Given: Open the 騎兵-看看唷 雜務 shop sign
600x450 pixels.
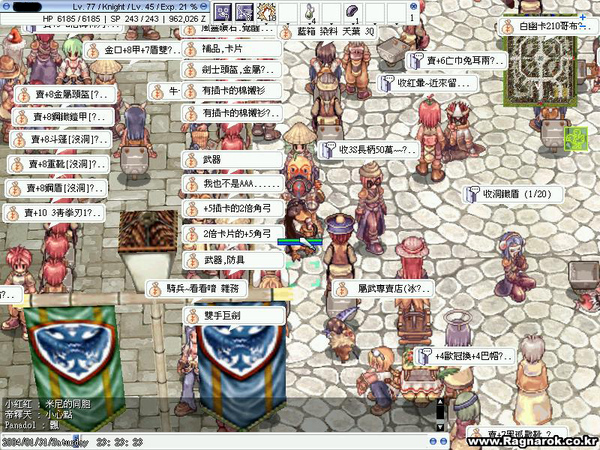Looking at the screenshot, I should point(206,288).
